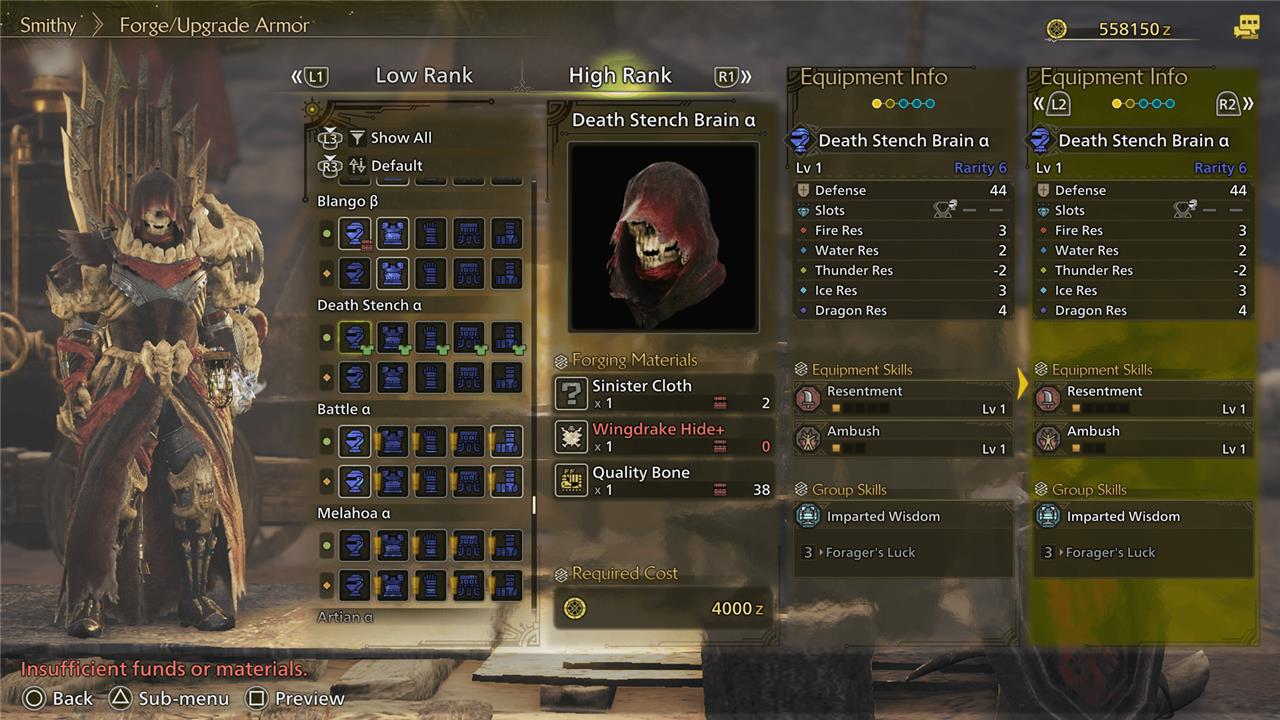Select the Artian α armor set label
The width and height of the screenshot is (1280, 720).
pyautogui.click(x=345, y=617)
